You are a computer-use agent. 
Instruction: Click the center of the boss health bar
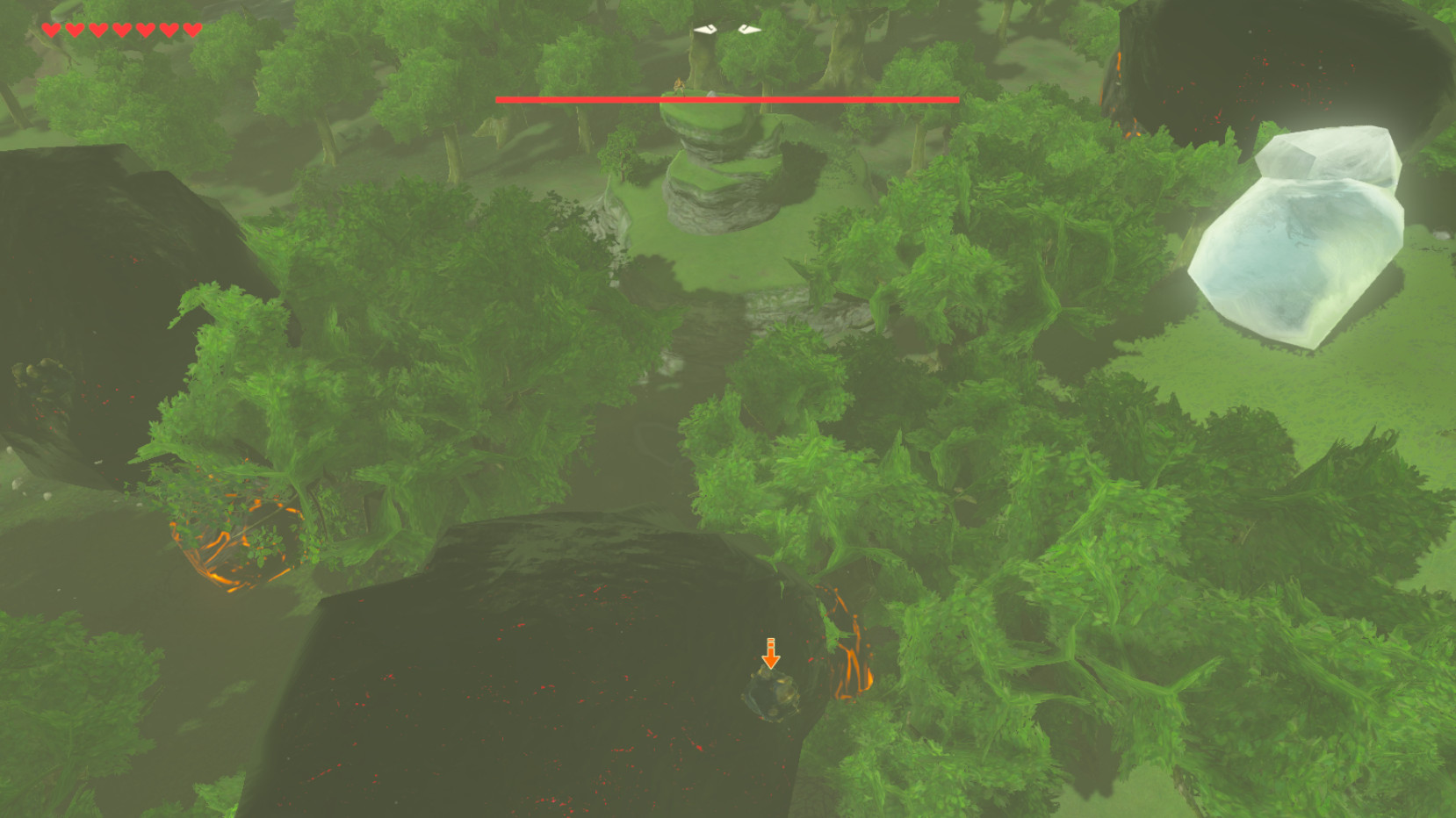click(x=727, y=99)
